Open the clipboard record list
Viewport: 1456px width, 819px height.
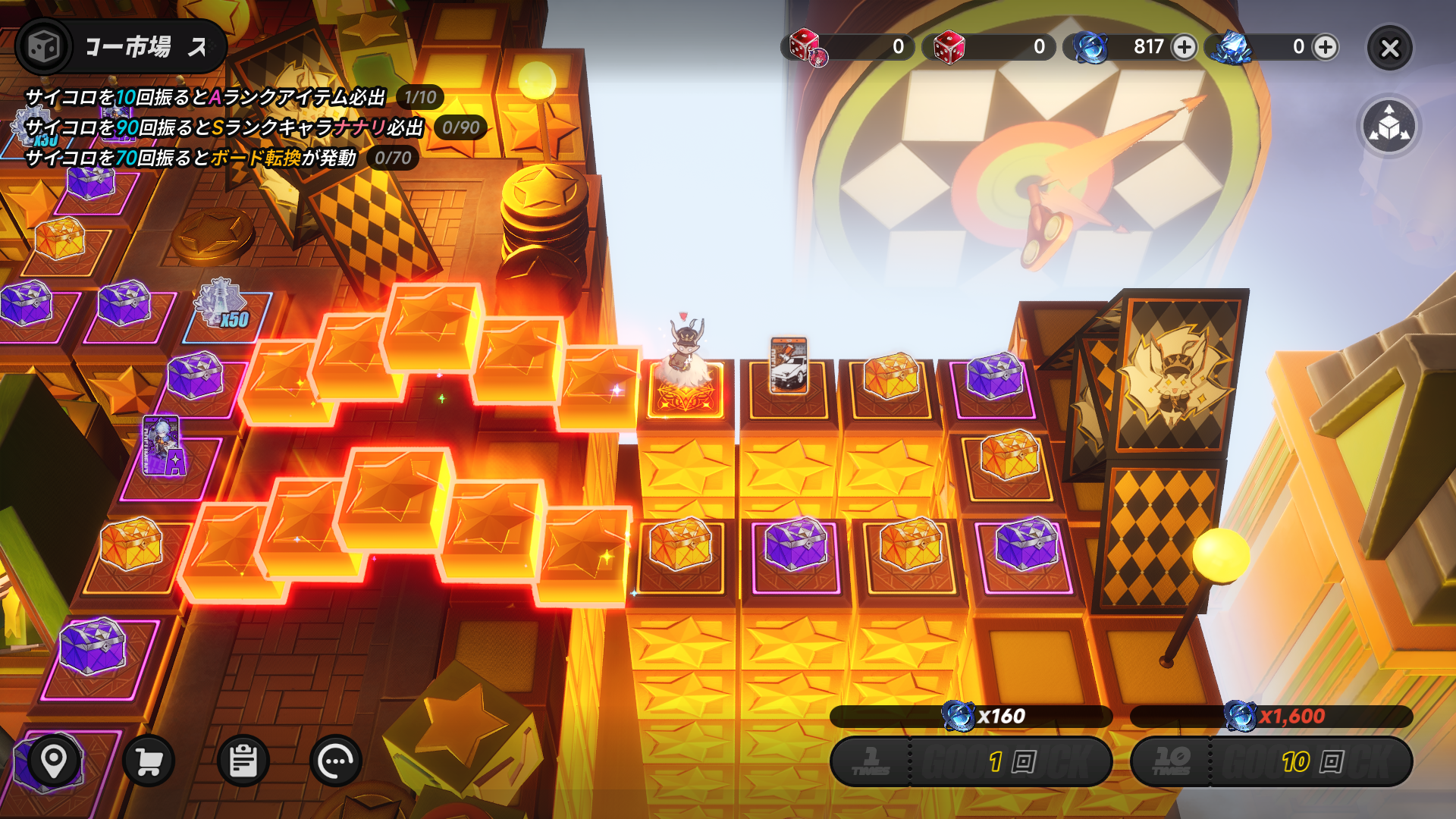point(243,761)
